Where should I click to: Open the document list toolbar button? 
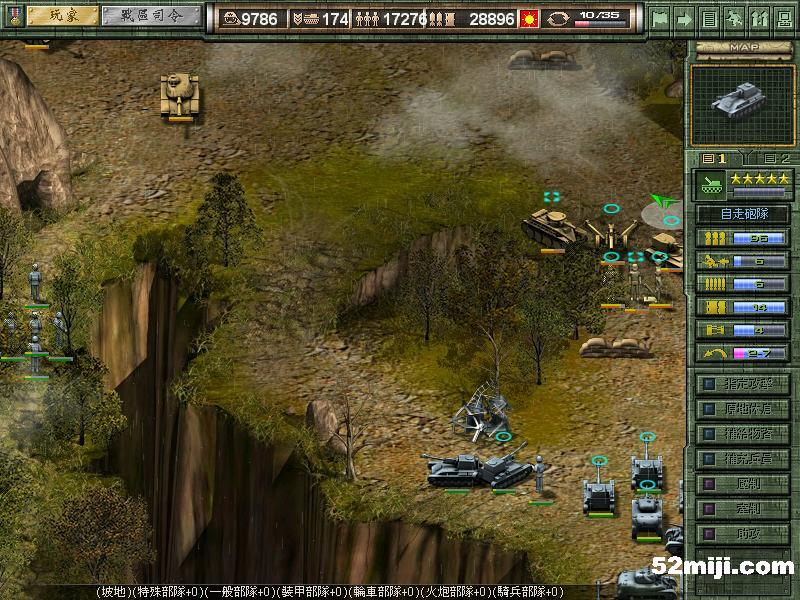point(709,18)
